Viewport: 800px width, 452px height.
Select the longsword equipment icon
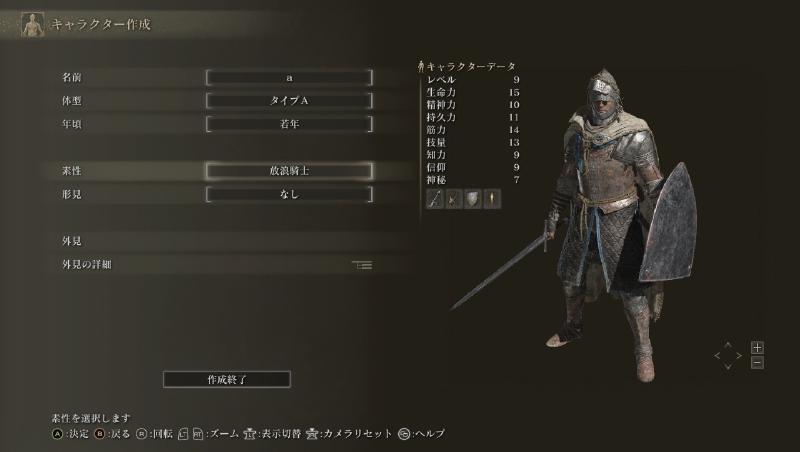[435, 199]
